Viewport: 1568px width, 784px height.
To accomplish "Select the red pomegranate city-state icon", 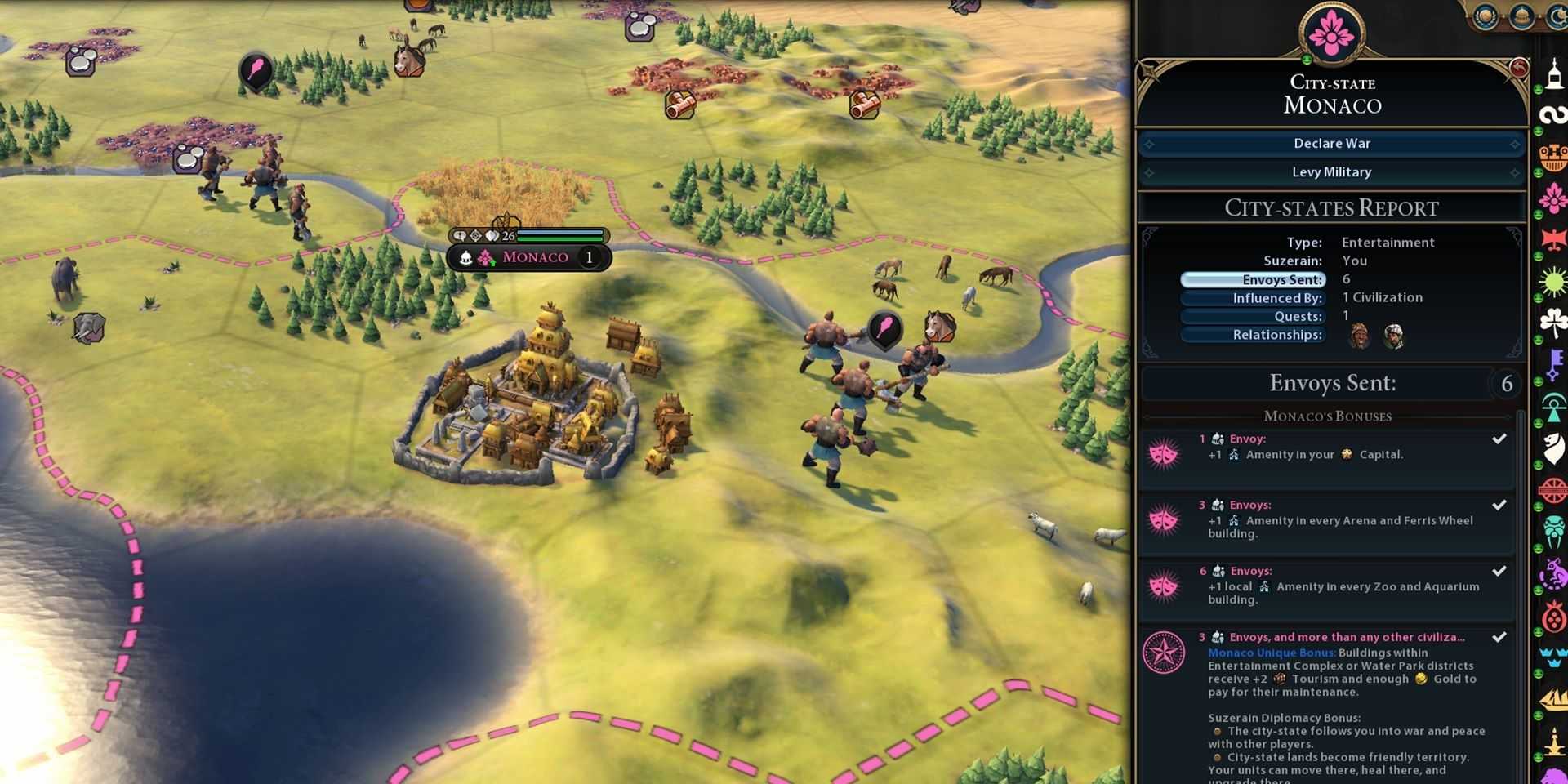I will (1552, 617).
